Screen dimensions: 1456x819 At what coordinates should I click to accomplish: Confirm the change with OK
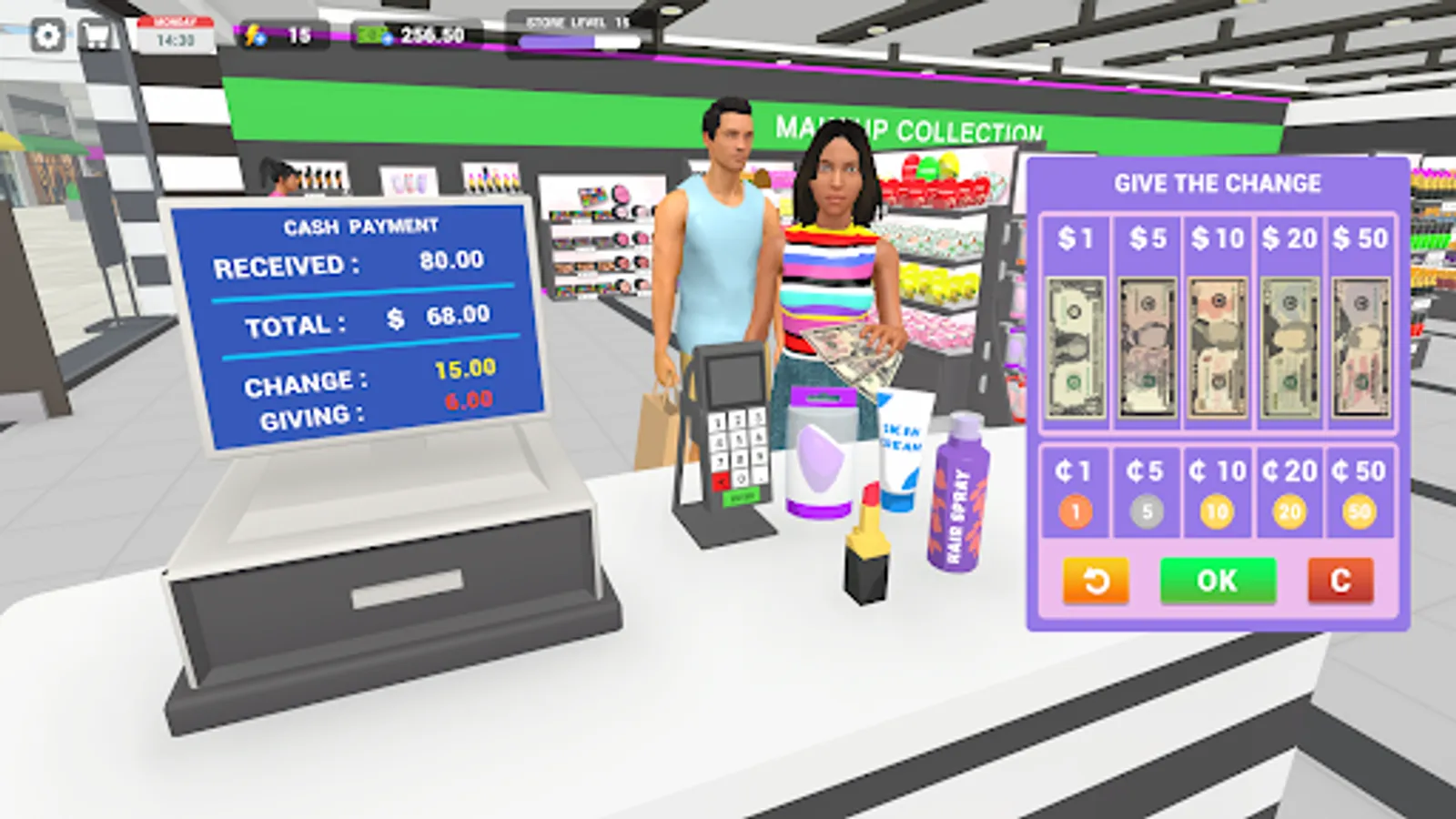(1218, 581)
